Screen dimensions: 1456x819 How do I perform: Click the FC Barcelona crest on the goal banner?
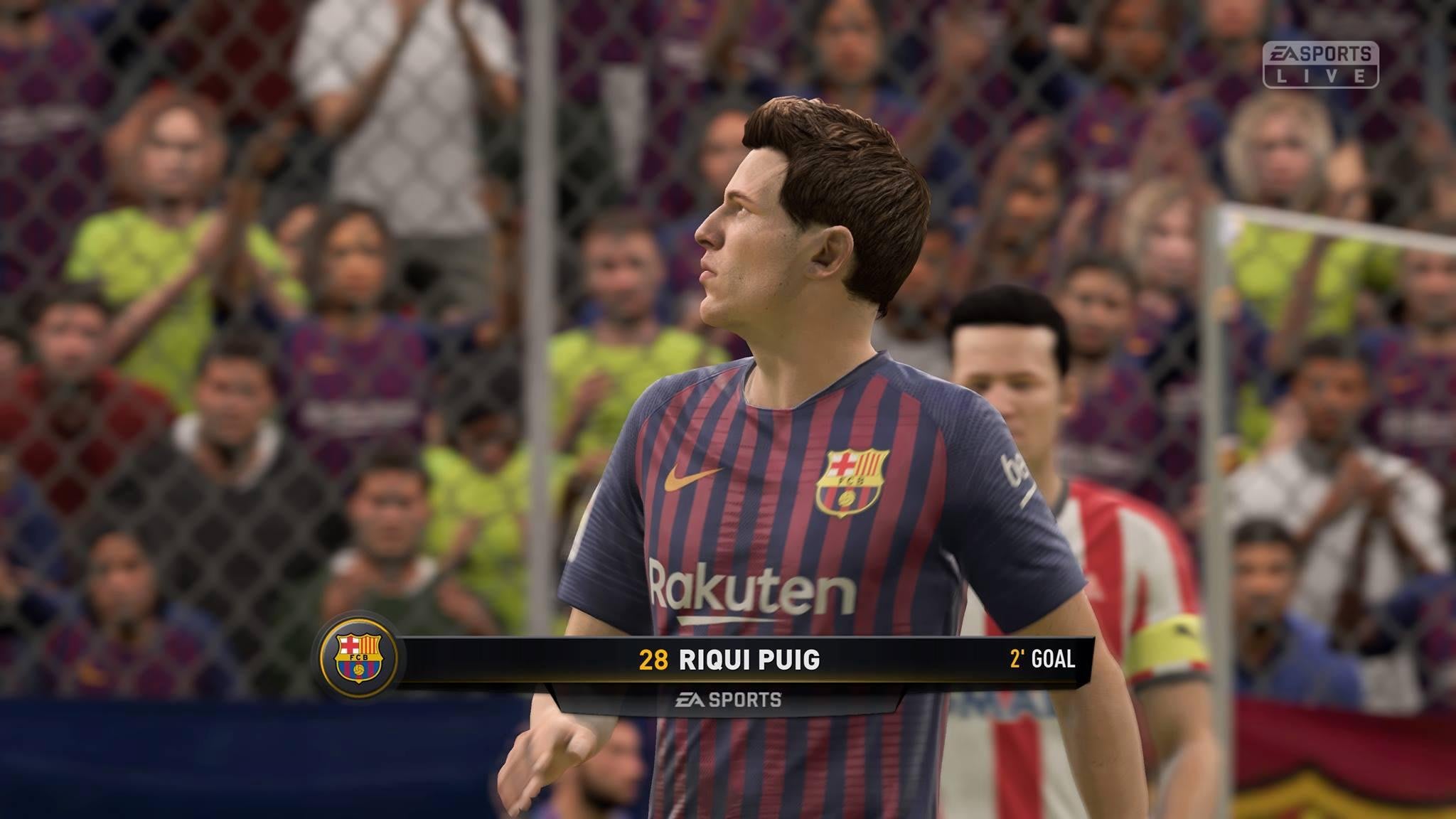(x=358, y=658)
